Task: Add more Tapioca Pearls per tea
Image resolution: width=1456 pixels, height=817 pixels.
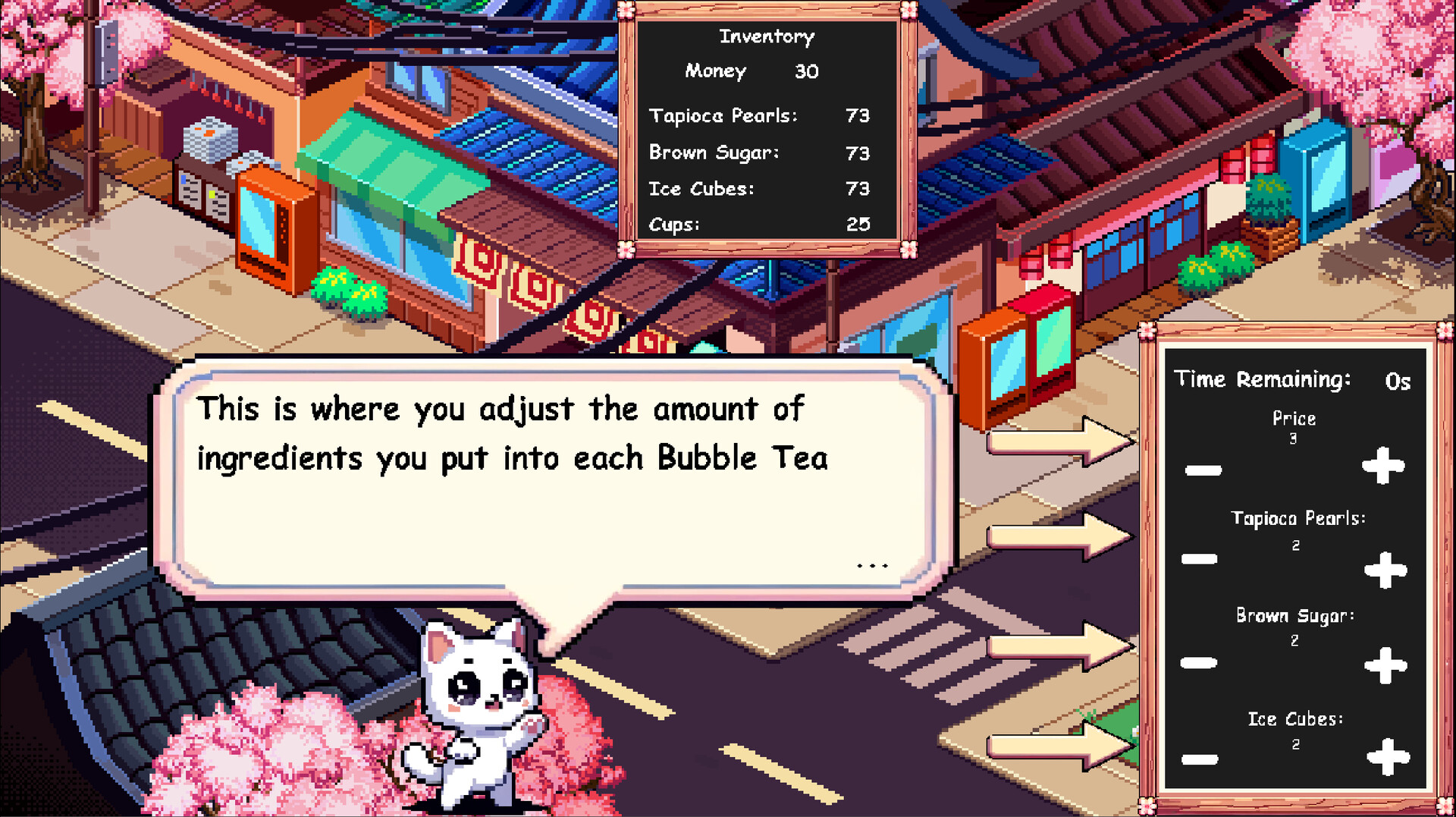Action: pos(1385,570)
